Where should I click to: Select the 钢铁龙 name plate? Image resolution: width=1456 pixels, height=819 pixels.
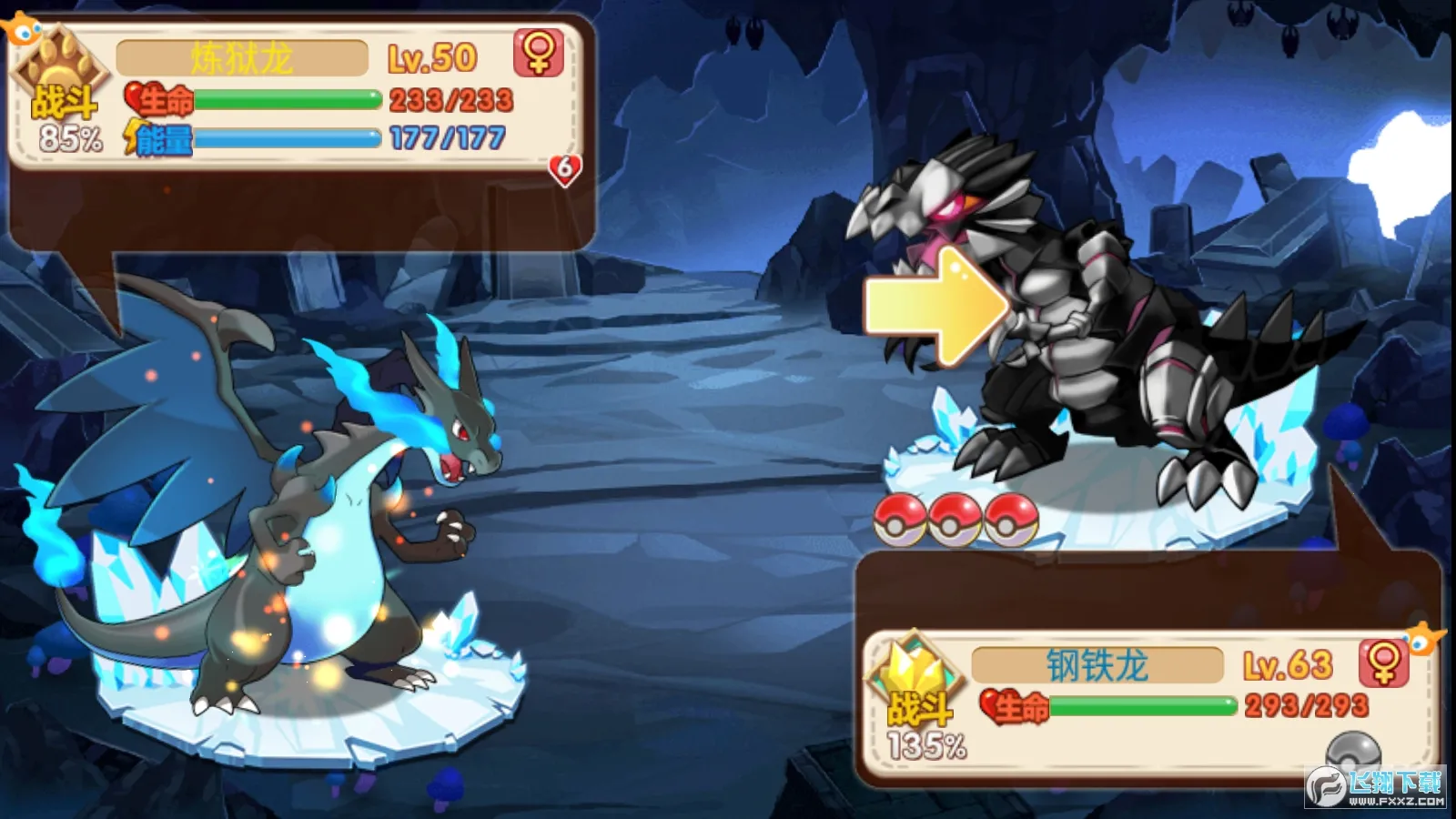pyautogui.click(x=1097, y=666)
